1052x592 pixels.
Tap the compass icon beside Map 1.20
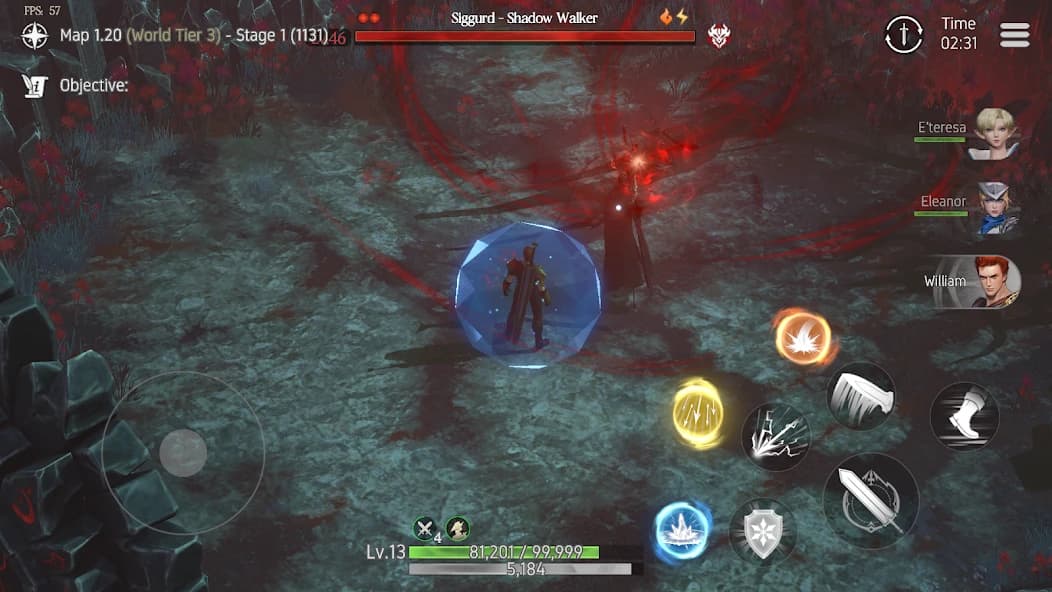[36, 36]
